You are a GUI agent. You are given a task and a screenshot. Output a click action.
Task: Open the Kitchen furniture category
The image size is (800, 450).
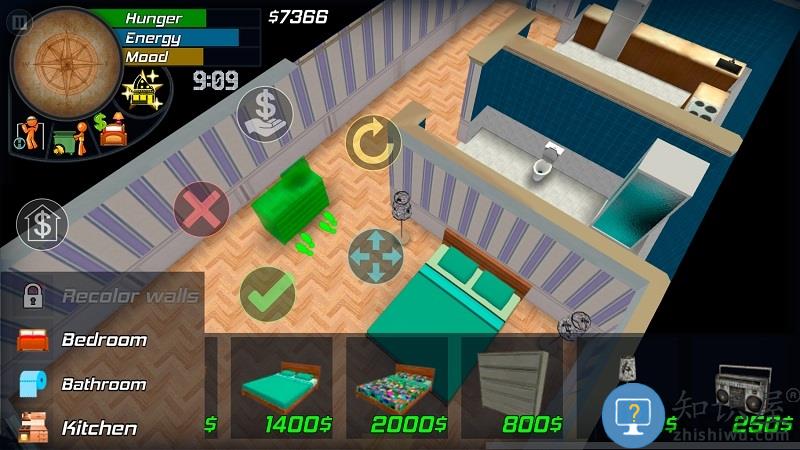(x=99, y=428)
